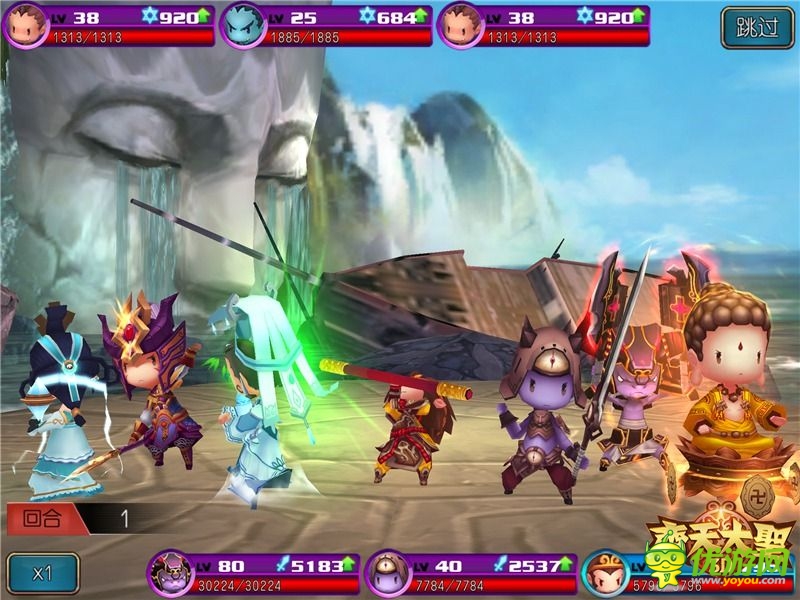Tap the LV 80 purple demon portrait
Viewport: 800px width, 600px height.
point(168,573)
